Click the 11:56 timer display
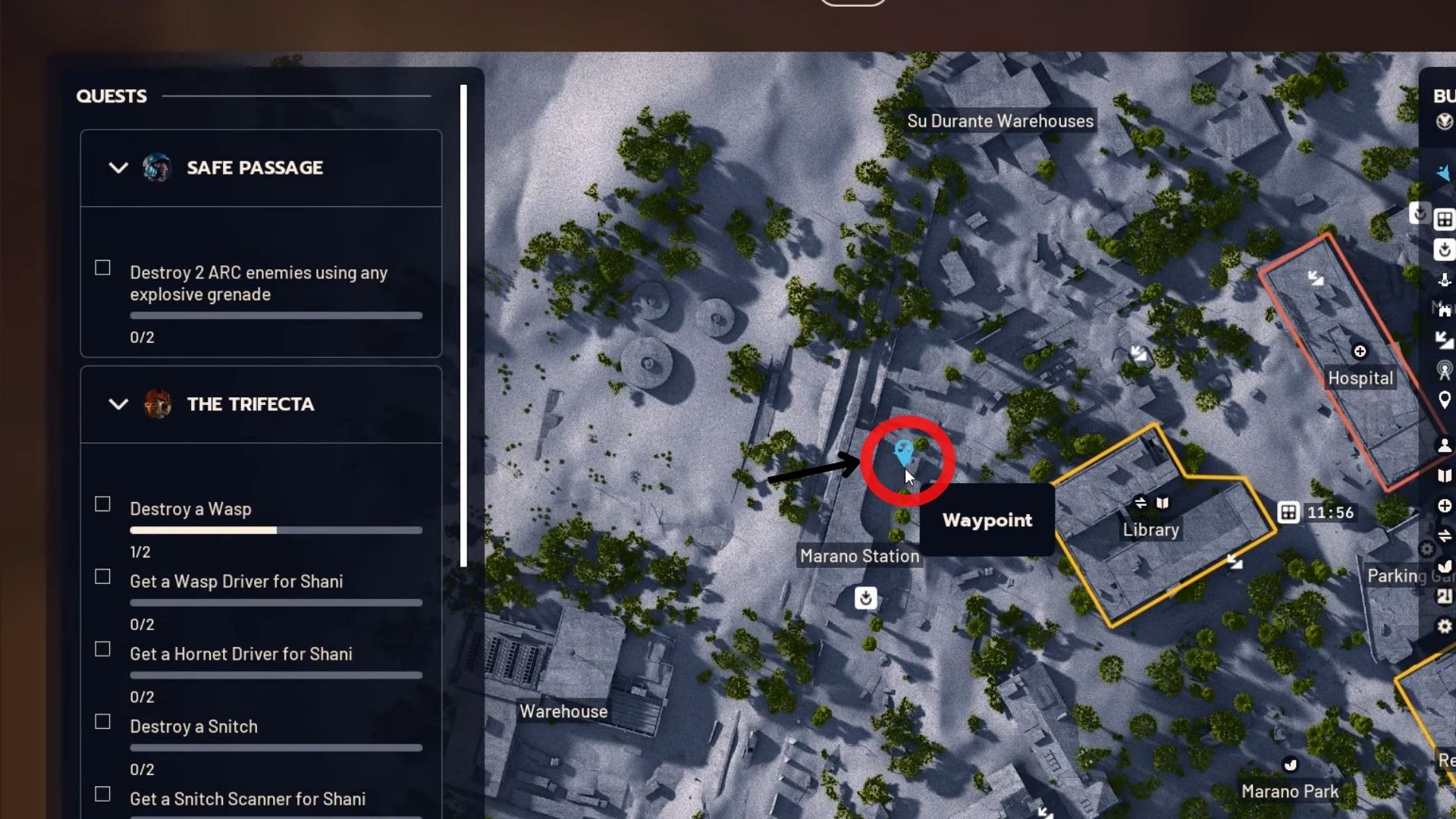This screenshot has width=1456, height=819. click(x=1329, y=512)
